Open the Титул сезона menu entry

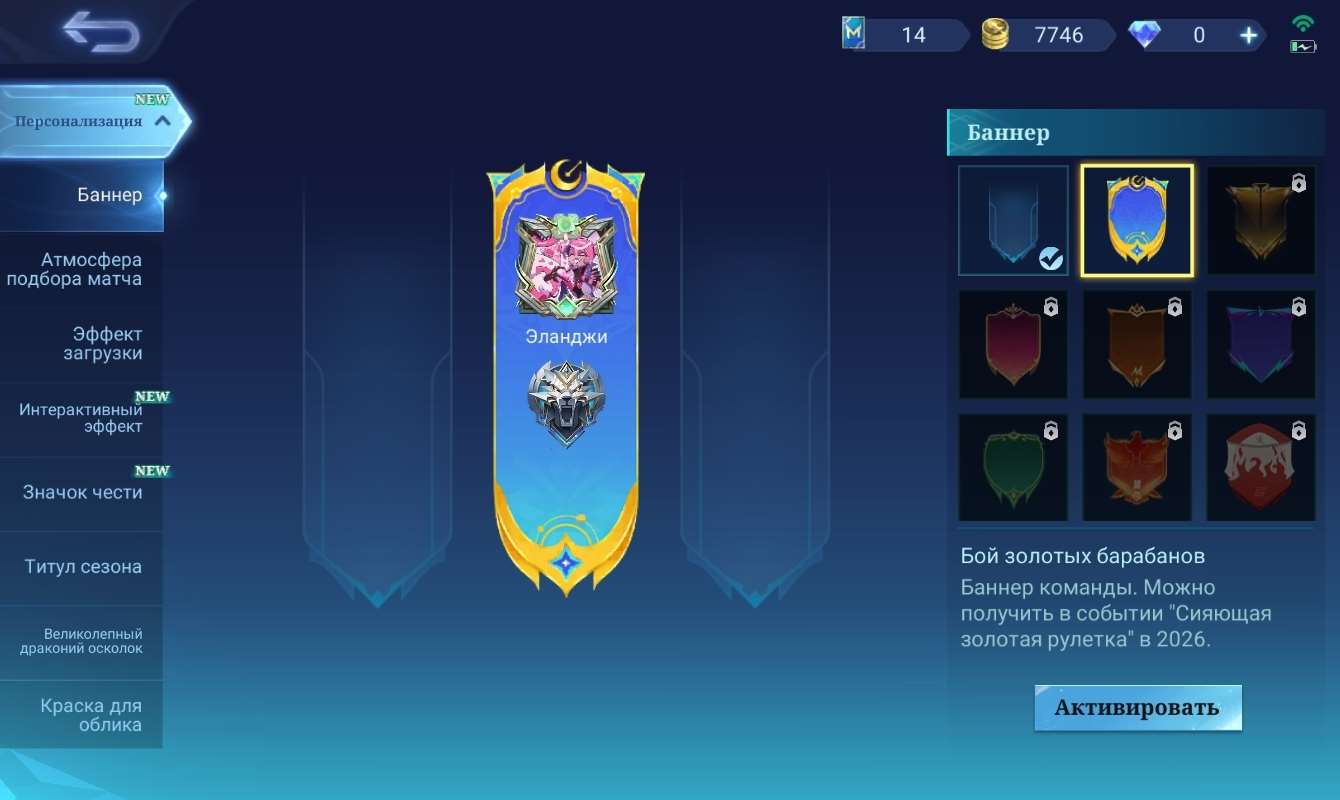click(x=80, y=566)
